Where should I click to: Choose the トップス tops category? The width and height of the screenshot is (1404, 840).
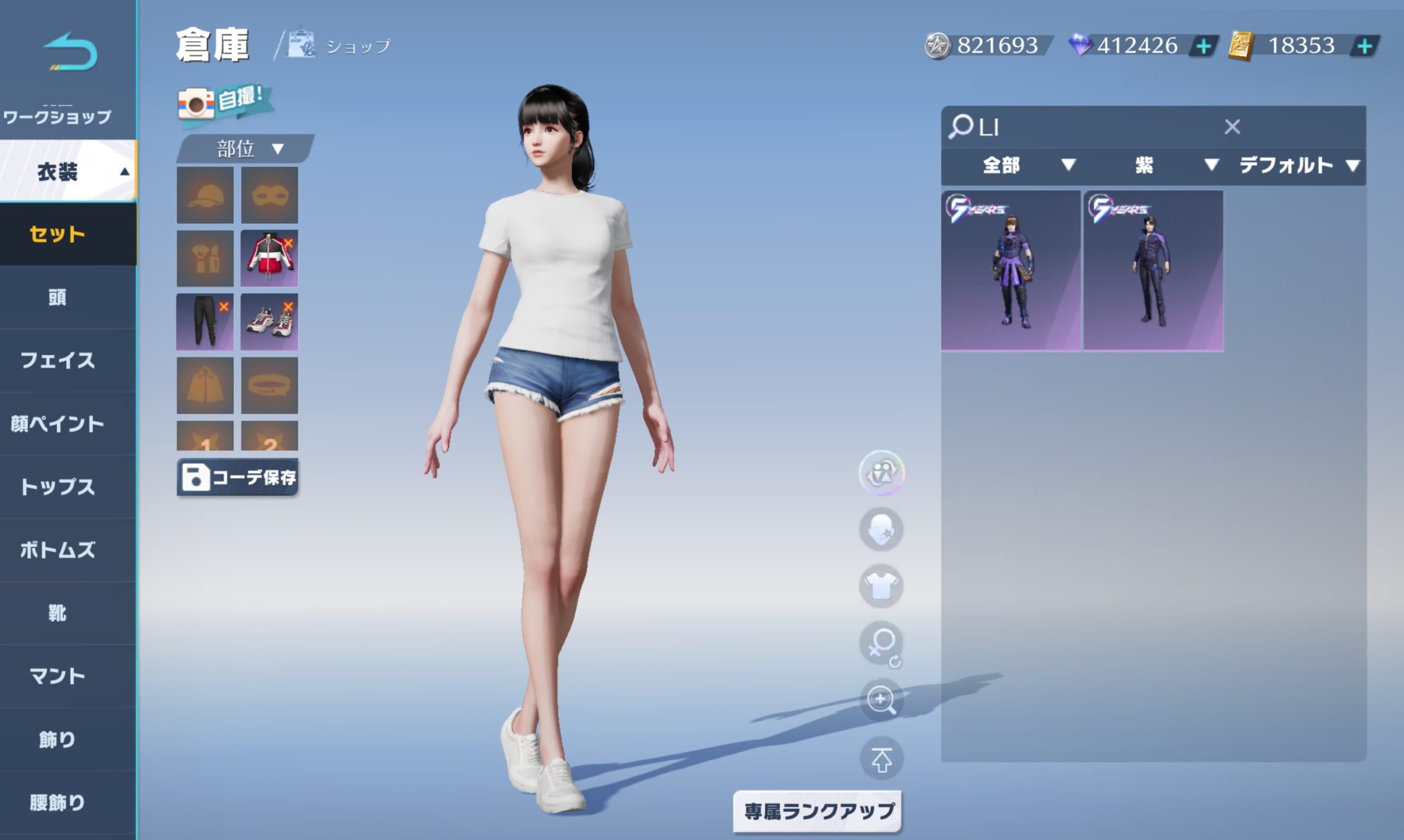click(x=58, y=487)
